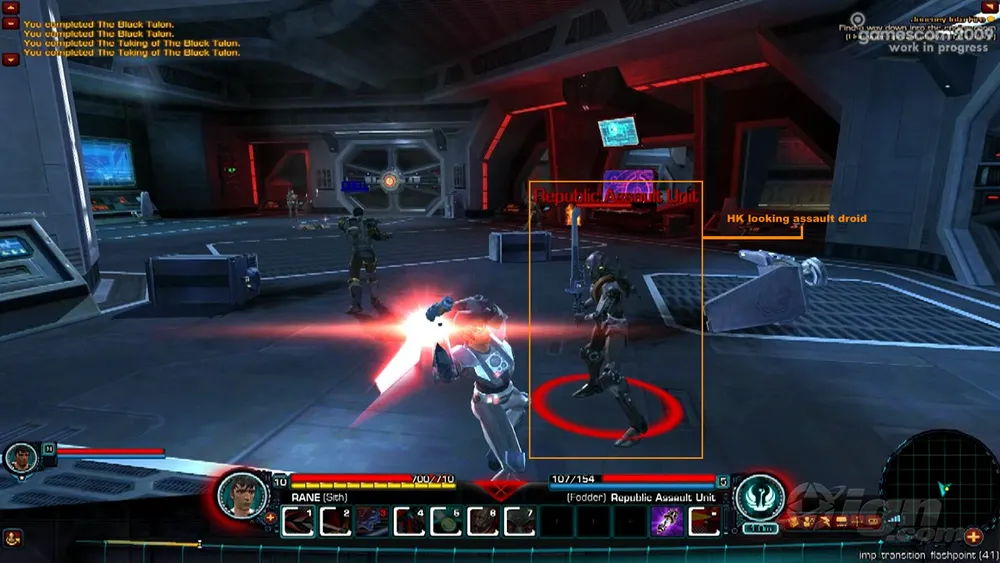Activate the ability in hotbar slot 7
This screenshot has height=563, width=1000.
(519, 521)
